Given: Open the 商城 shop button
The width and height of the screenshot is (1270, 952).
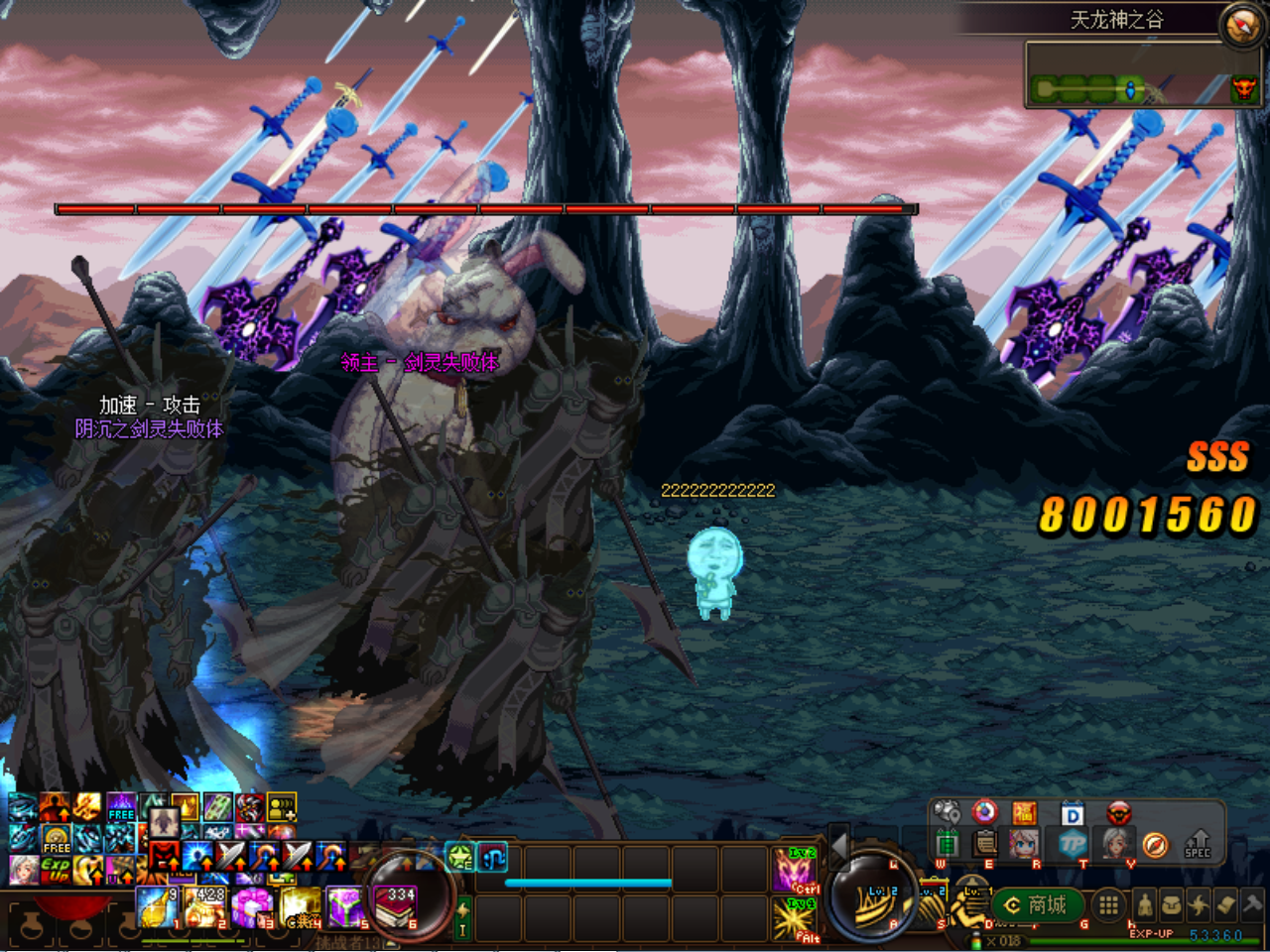Looking at the screenshot, I should pos(1036,904).
